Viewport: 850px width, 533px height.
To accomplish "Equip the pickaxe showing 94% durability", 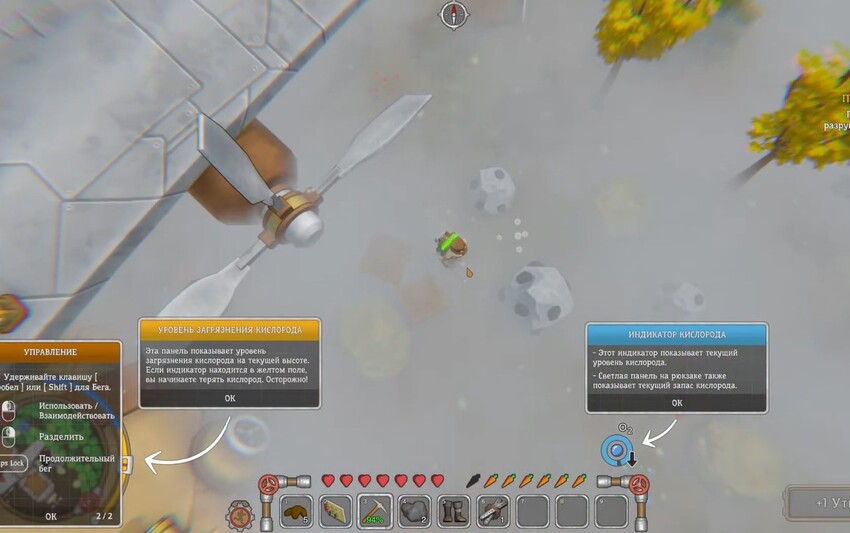I will (375, 511).
